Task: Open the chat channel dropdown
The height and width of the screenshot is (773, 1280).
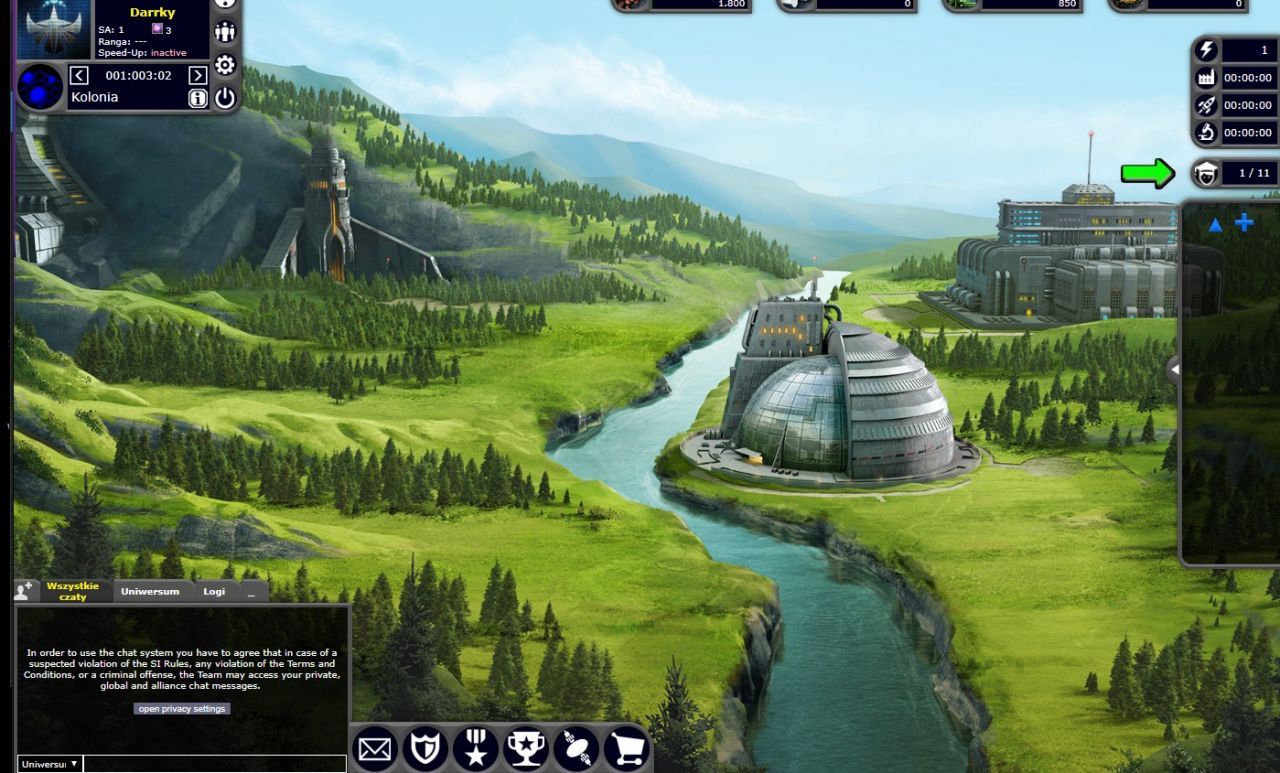Action: coord(49,764)
